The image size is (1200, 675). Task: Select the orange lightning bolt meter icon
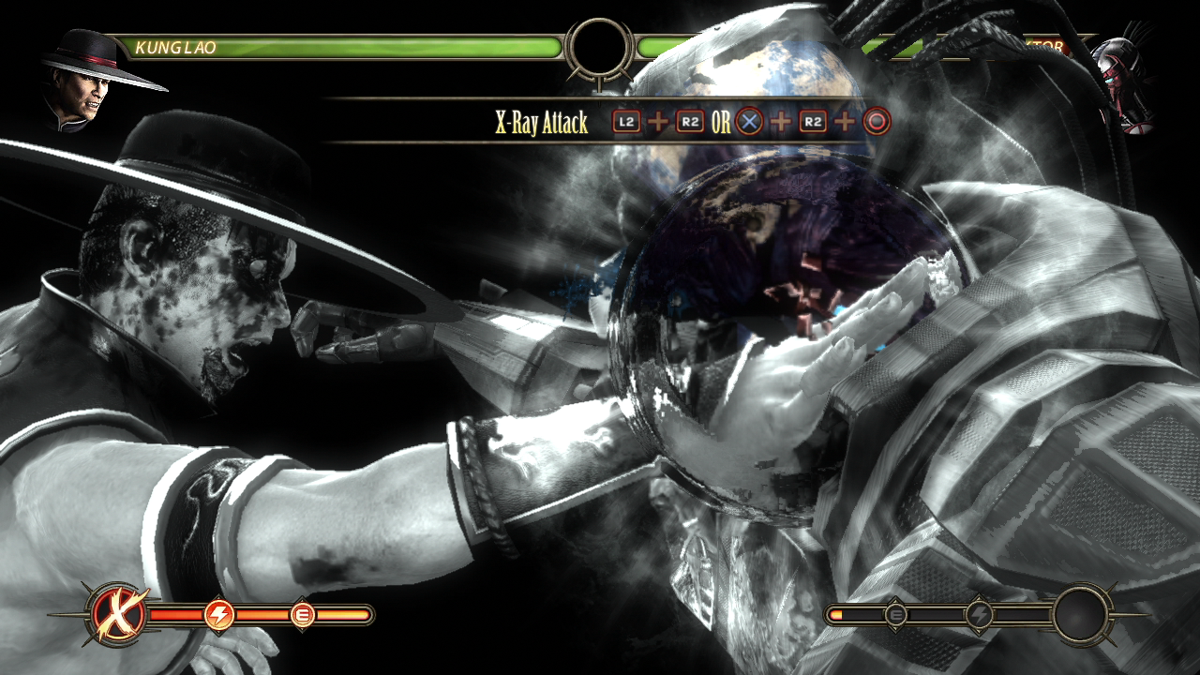coord(218,615)
